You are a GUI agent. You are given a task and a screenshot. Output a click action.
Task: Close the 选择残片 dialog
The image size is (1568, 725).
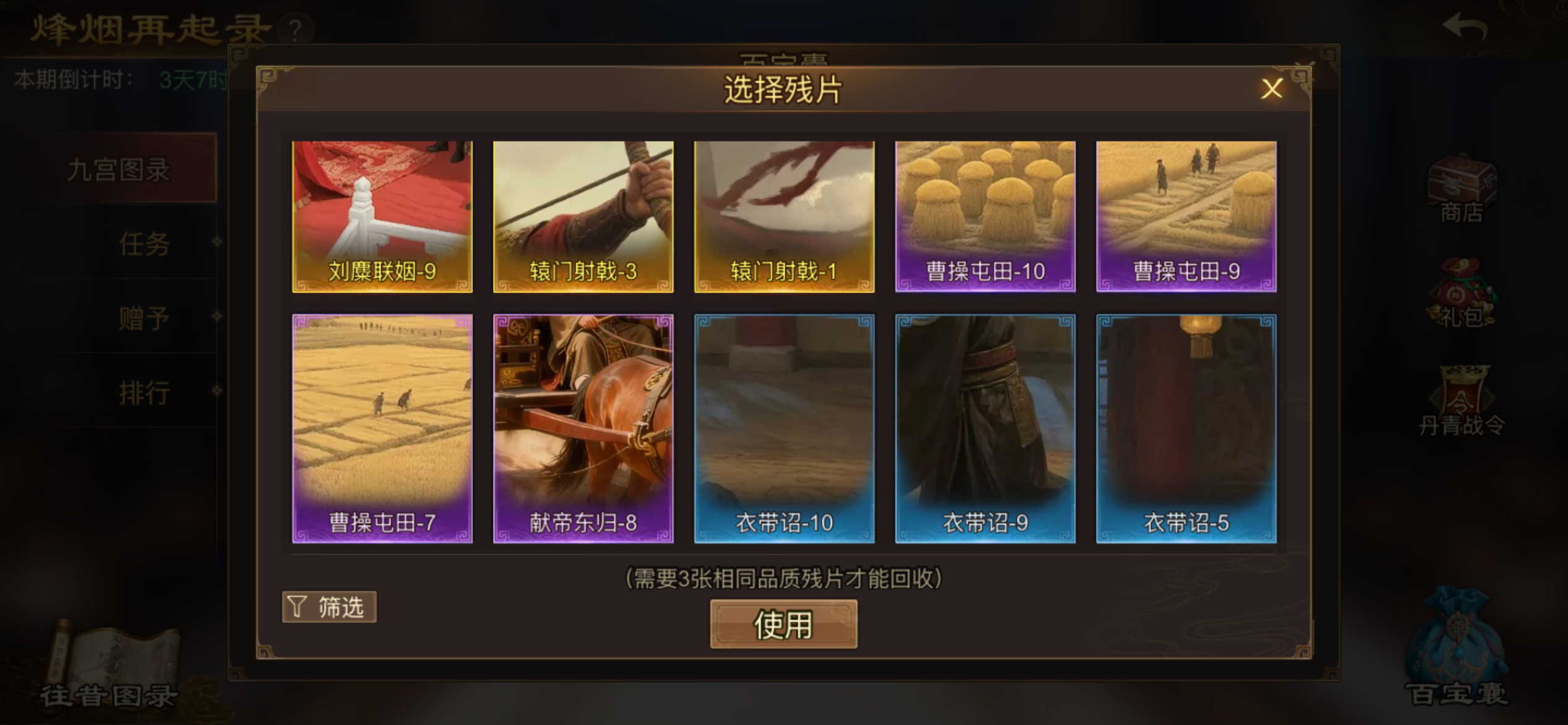(1271, 89)
